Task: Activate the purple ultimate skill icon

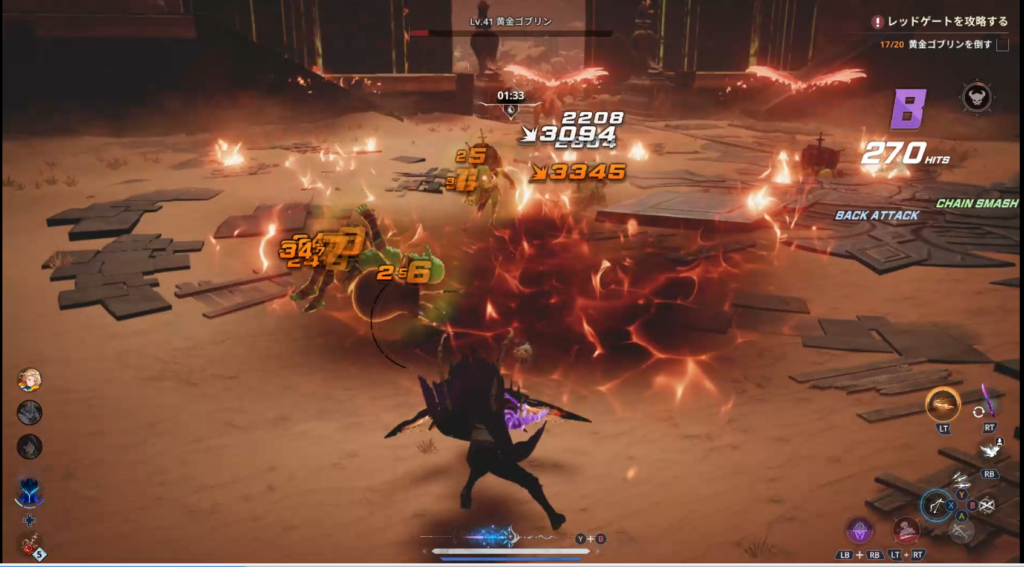Action: [860, 530]
